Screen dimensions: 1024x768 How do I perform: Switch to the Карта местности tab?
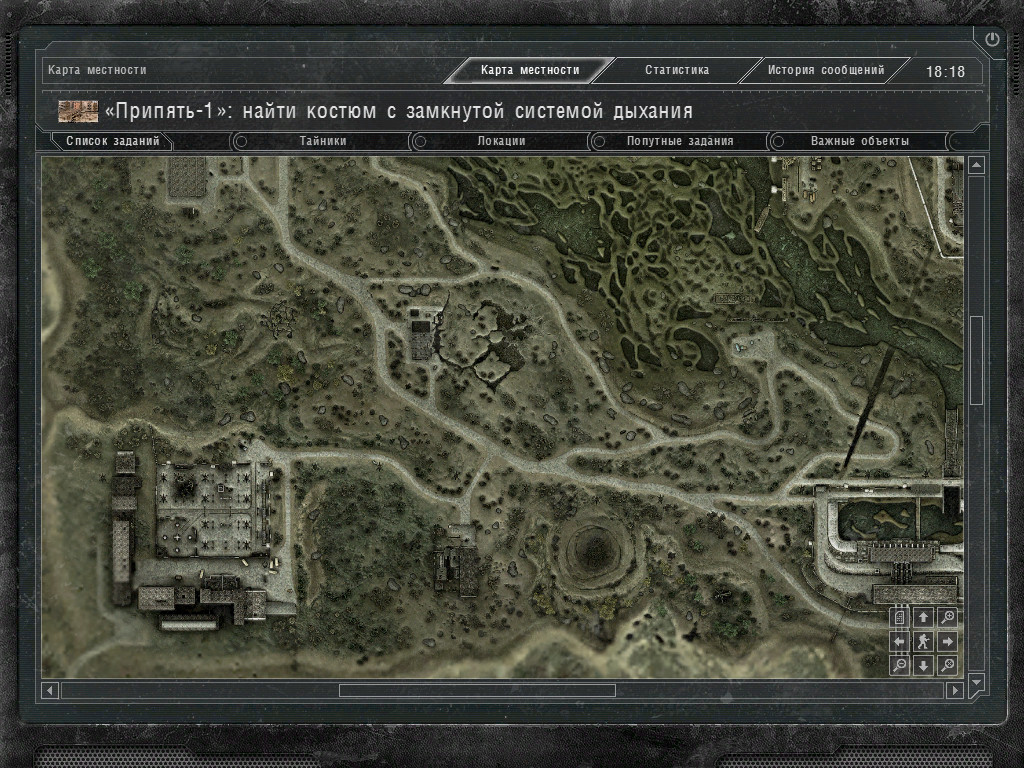pos(529,71)
